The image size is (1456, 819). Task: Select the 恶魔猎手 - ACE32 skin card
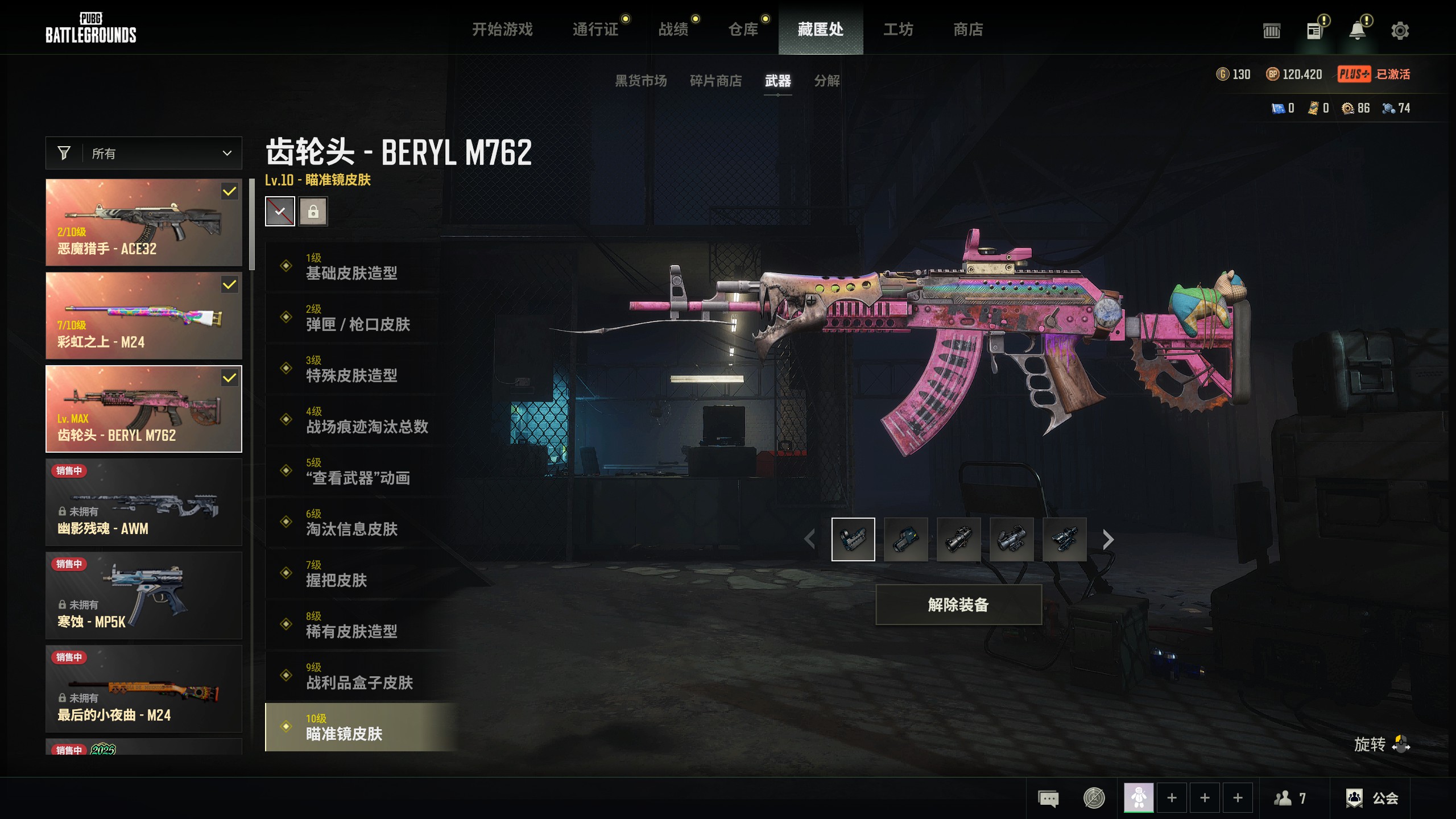tap(144, 222)
